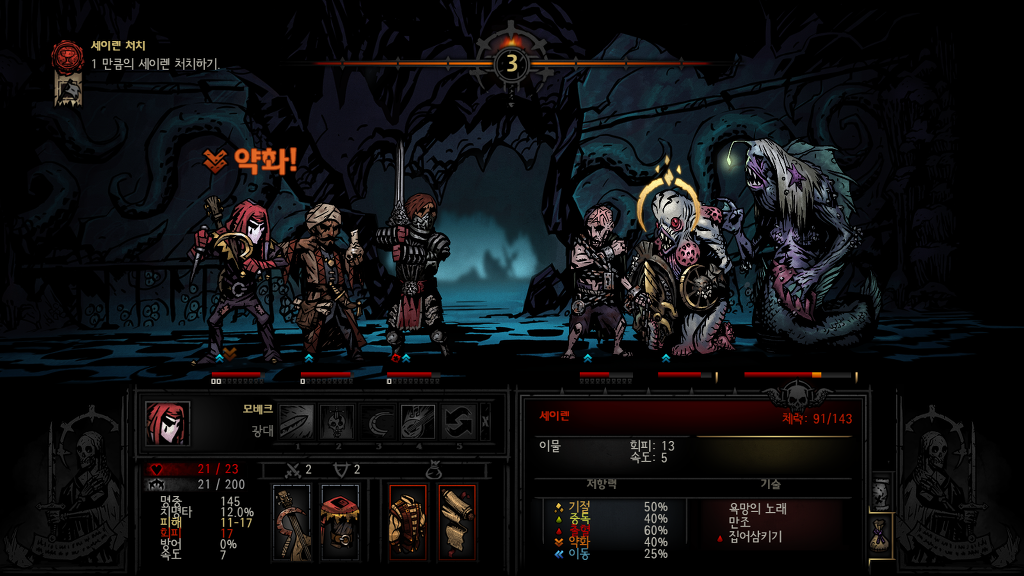Viewport: 1024px width, 576px height.
Task: Use the lute song skill
Action: (x=418, y=421)
